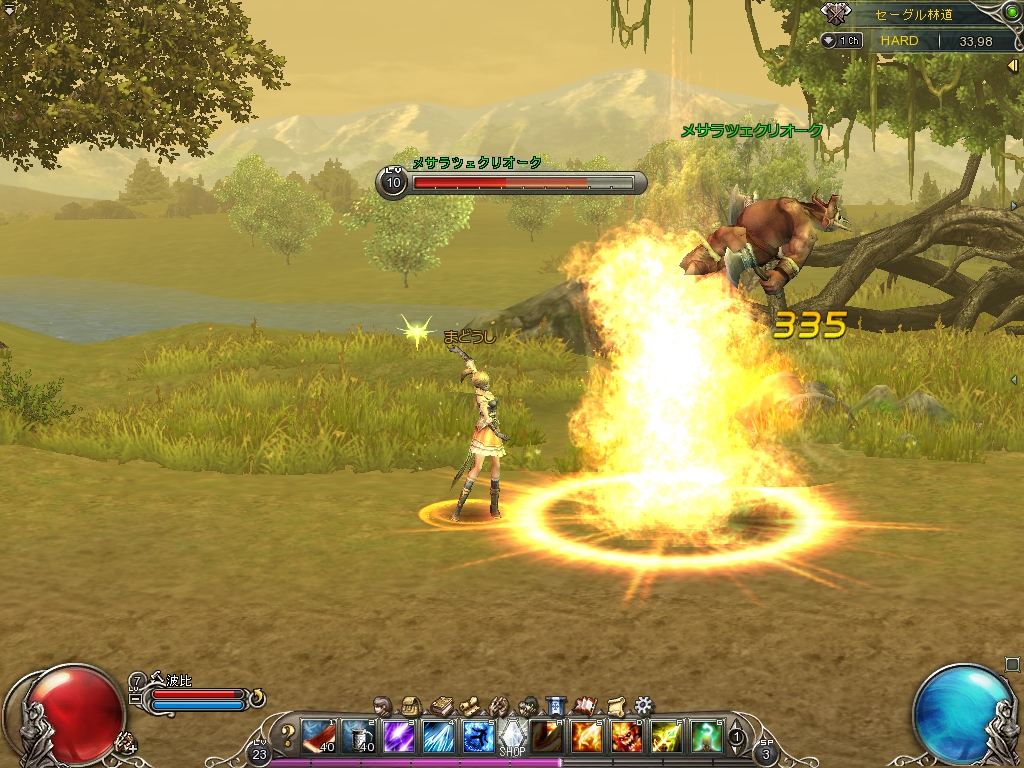Activate the blue running figure skill

(x=477, y=737)
